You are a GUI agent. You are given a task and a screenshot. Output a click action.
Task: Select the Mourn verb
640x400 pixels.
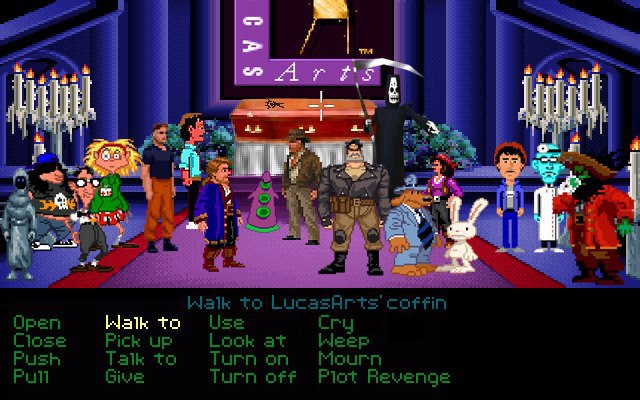[350, 359]
